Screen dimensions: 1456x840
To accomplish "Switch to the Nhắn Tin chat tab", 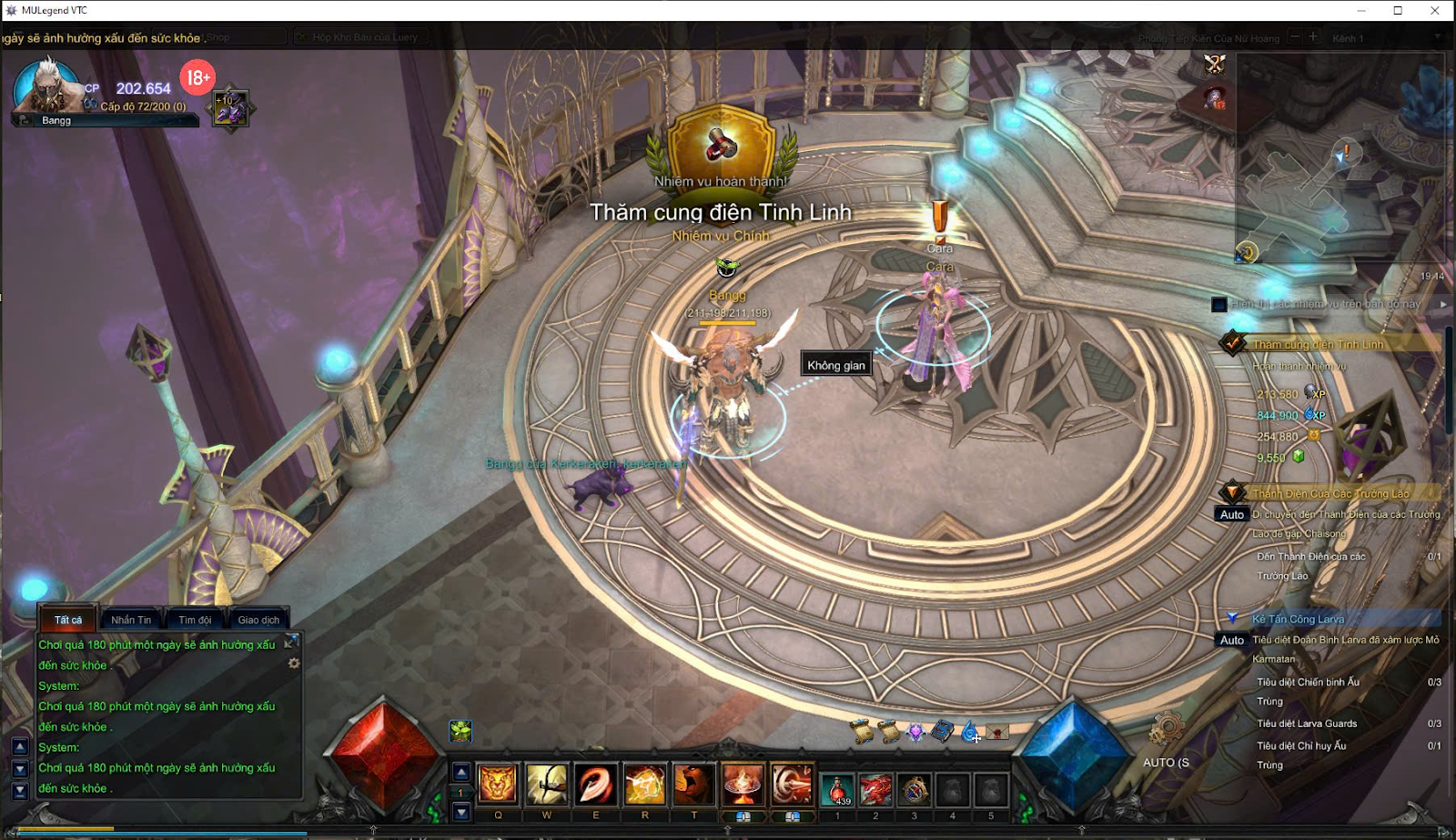I will coord(131,620).
